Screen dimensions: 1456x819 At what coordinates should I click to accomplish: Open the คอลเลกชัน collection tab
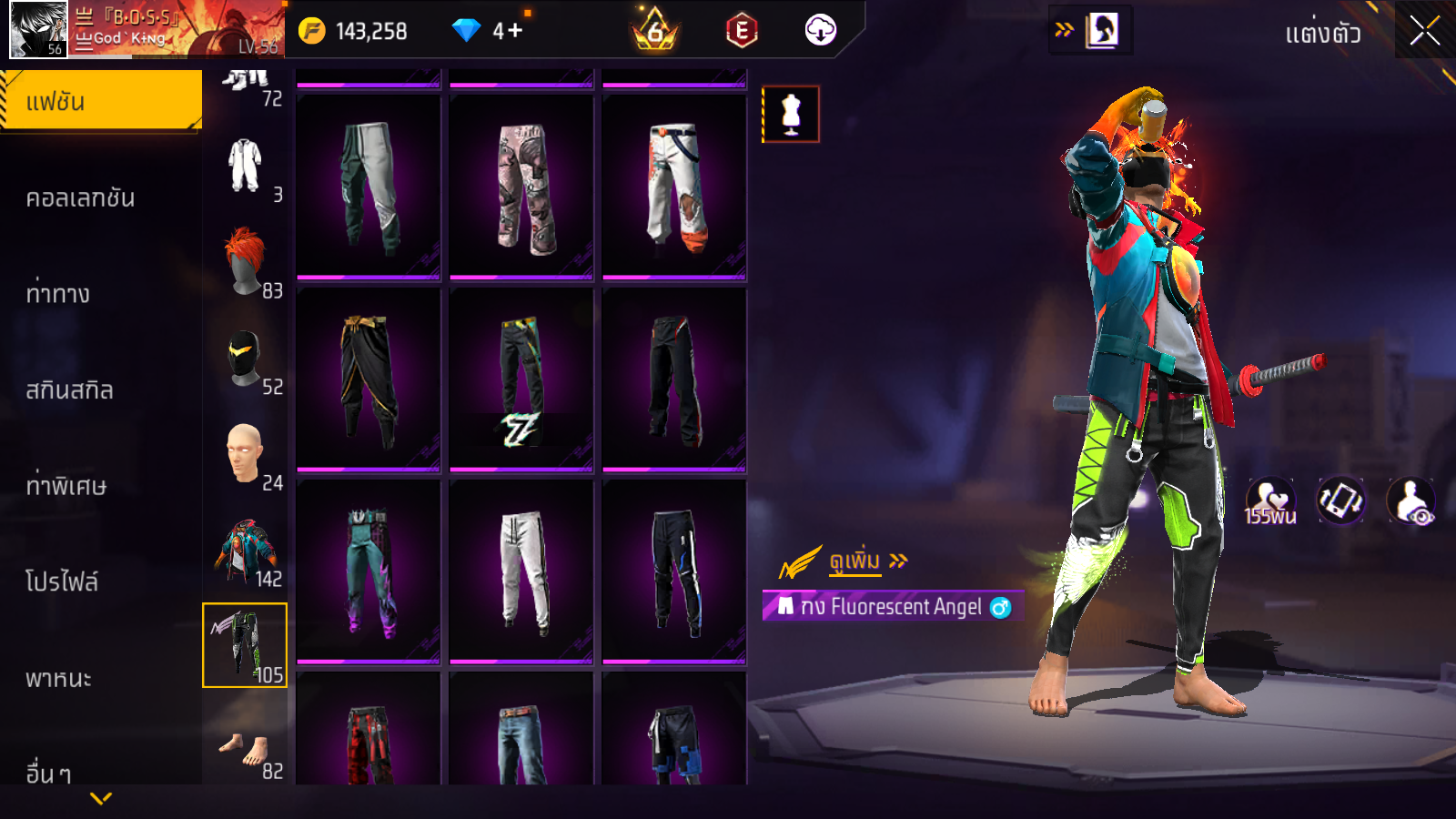pyautogui.click(x=80, y=198)
